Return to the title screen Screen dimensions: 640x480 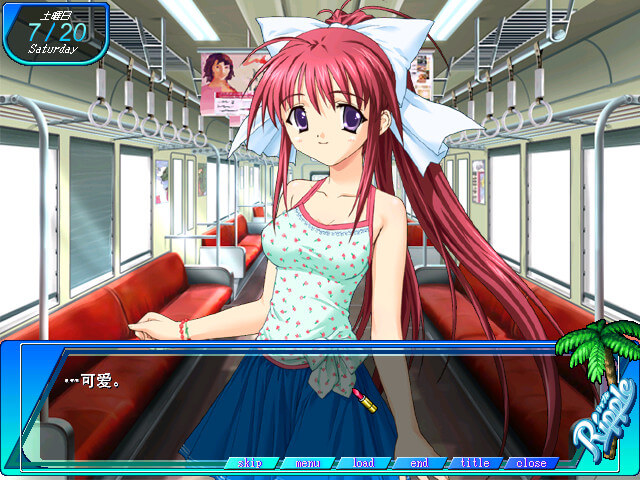[x=475, y=463]
